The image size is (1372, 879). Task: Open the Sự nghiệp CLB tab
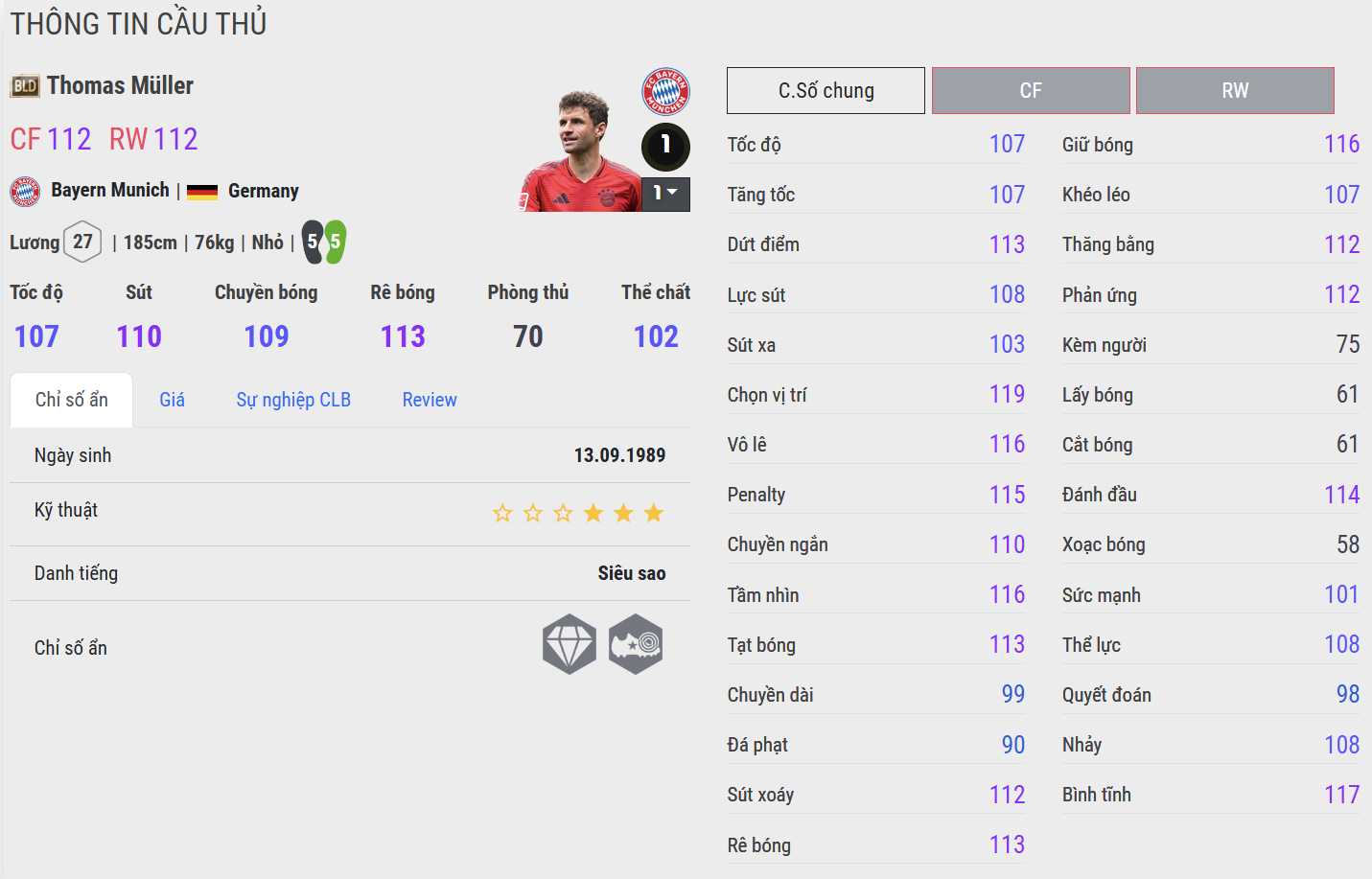tap(293, 400)
